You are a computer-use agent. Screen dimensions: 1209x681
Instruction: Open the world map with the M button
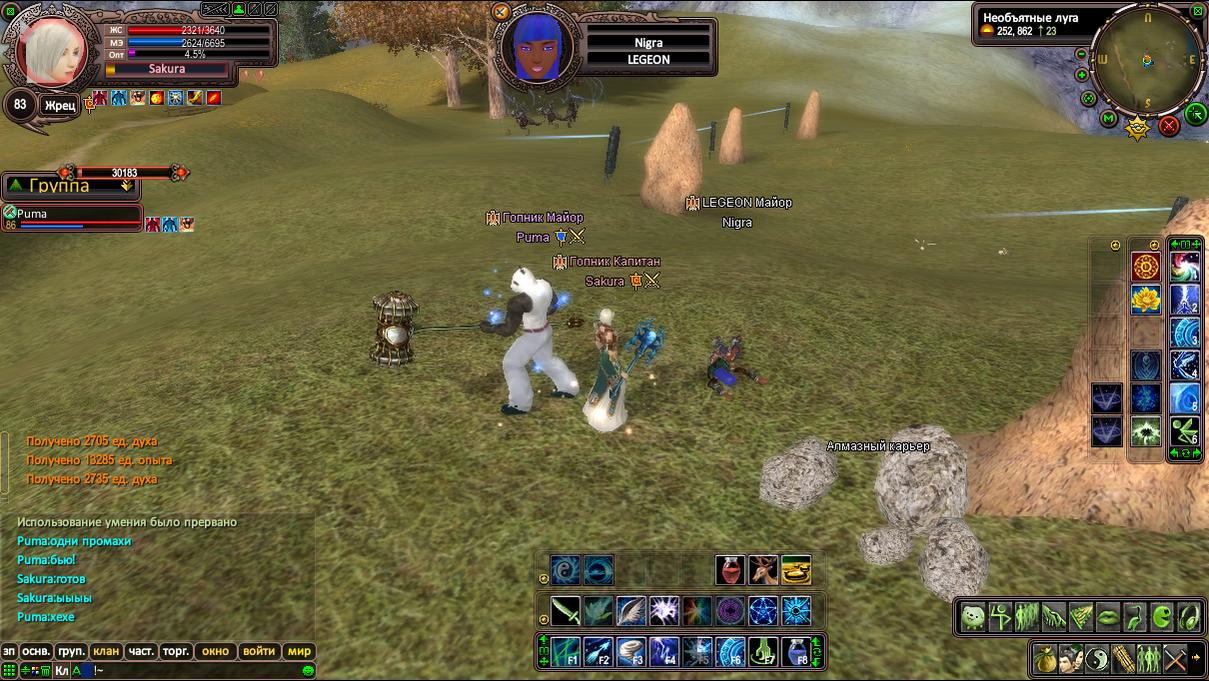pos(1108,119)
